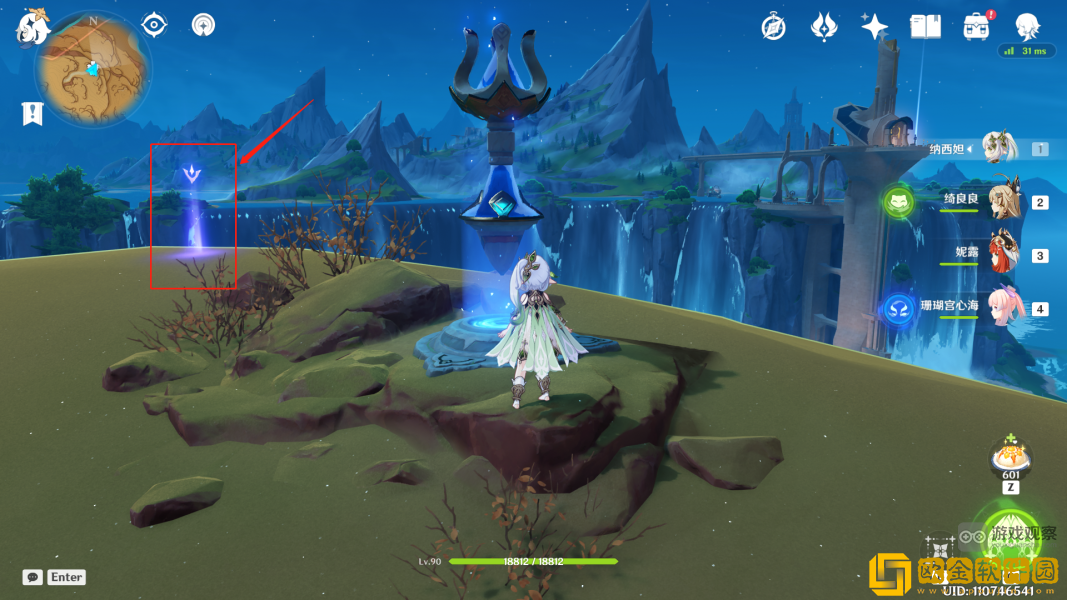Open the backpack inventory icon
Viewport: 1067px width, 600px height.
pyautogui.click(x=977, y=27)
